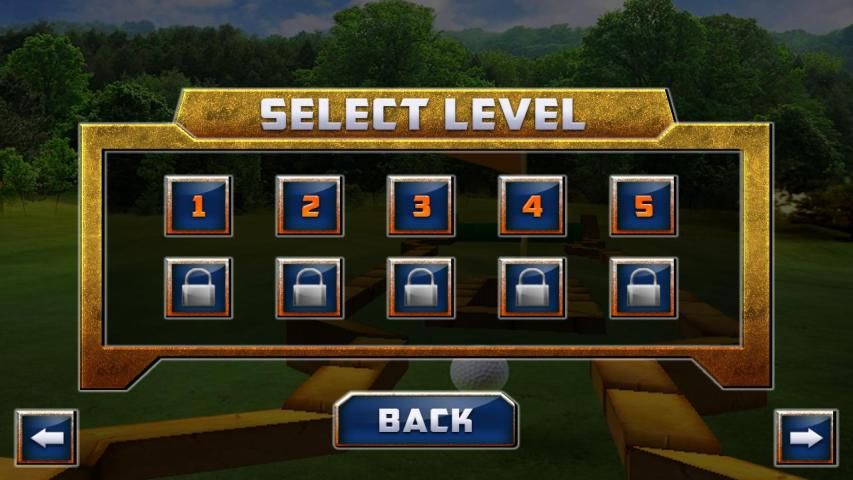Click the BACK button

coord(425,420)
